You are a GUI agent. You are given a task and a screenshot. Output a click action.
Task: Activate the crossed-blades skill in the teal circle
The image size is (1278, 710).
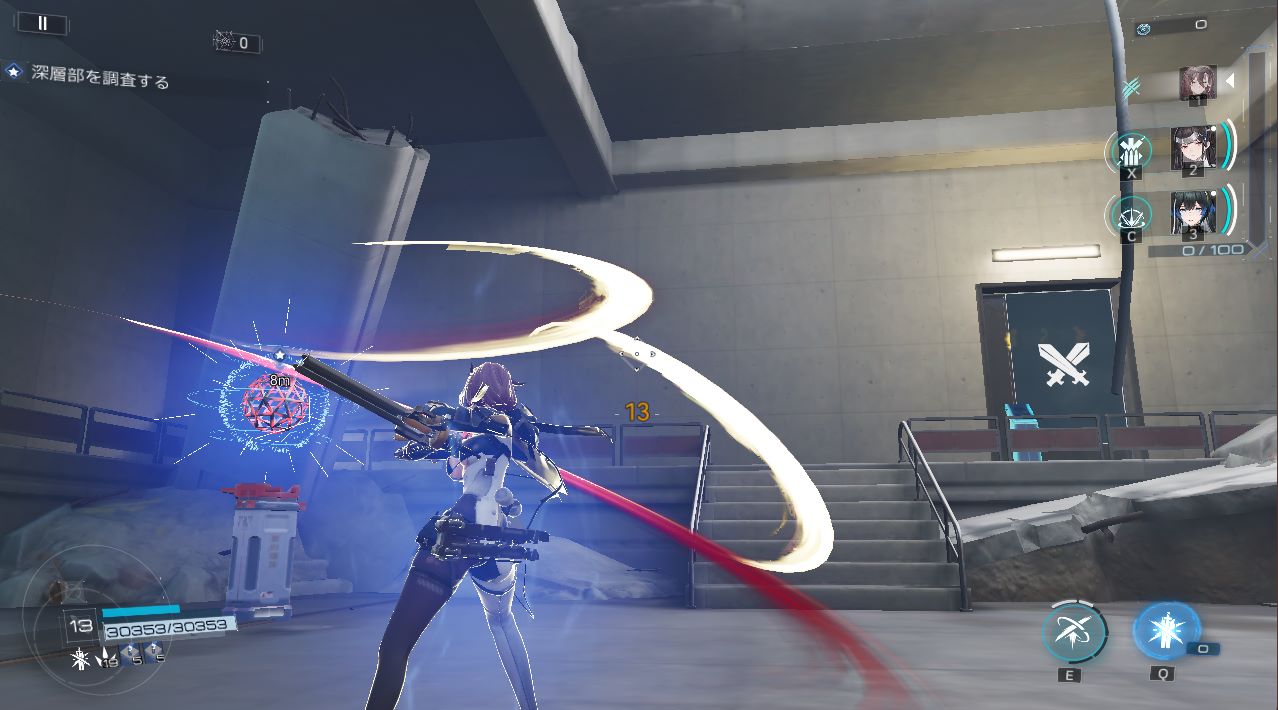pos(1073,633)
